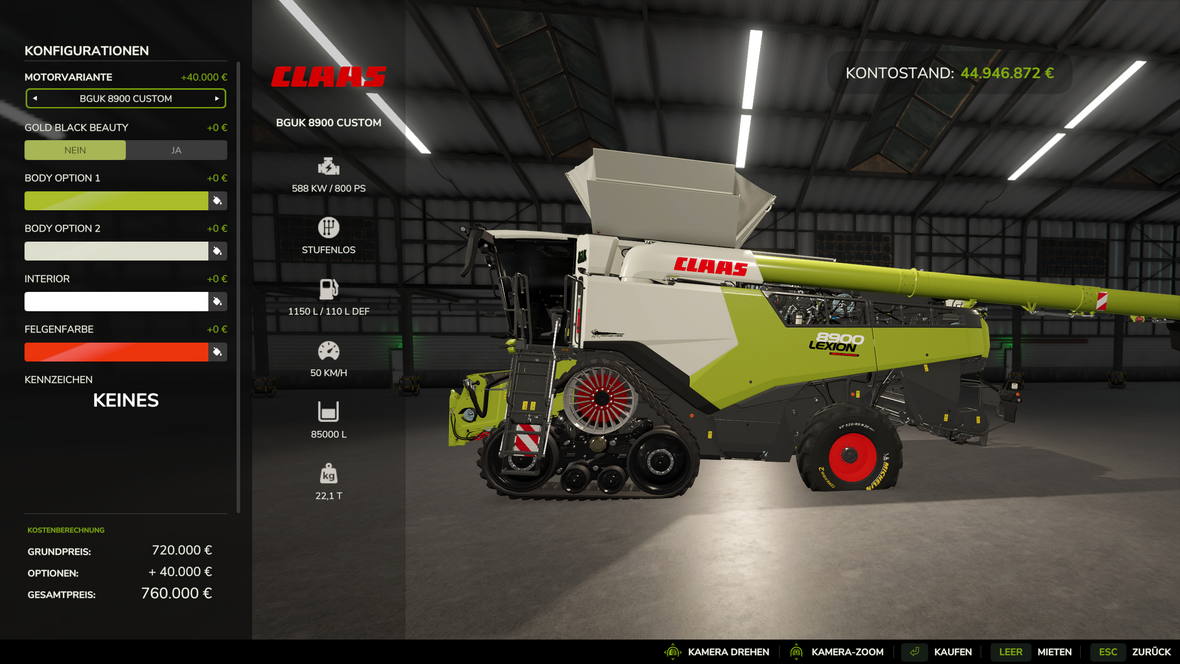Select the Kennzeichen option showing Keines
Screen dimensions: 1180x664
[126, 400]
